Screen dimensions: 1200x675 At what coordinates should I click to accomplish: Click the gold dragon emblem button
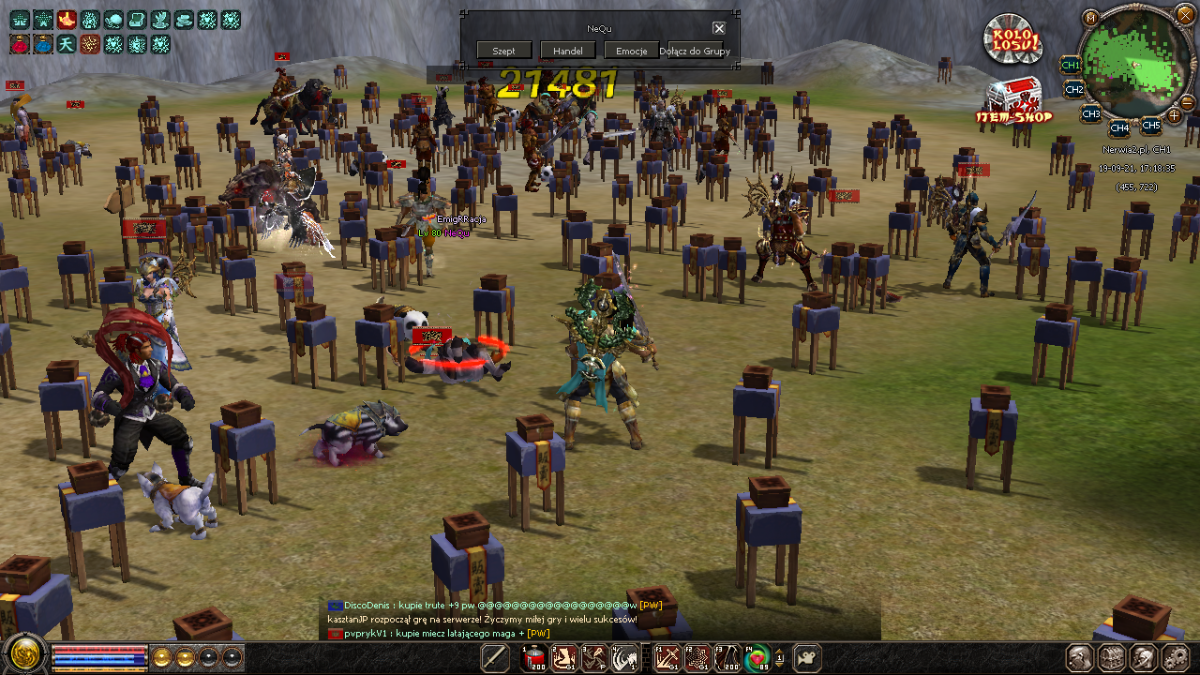pyautogui.click(x=23, y=655)
